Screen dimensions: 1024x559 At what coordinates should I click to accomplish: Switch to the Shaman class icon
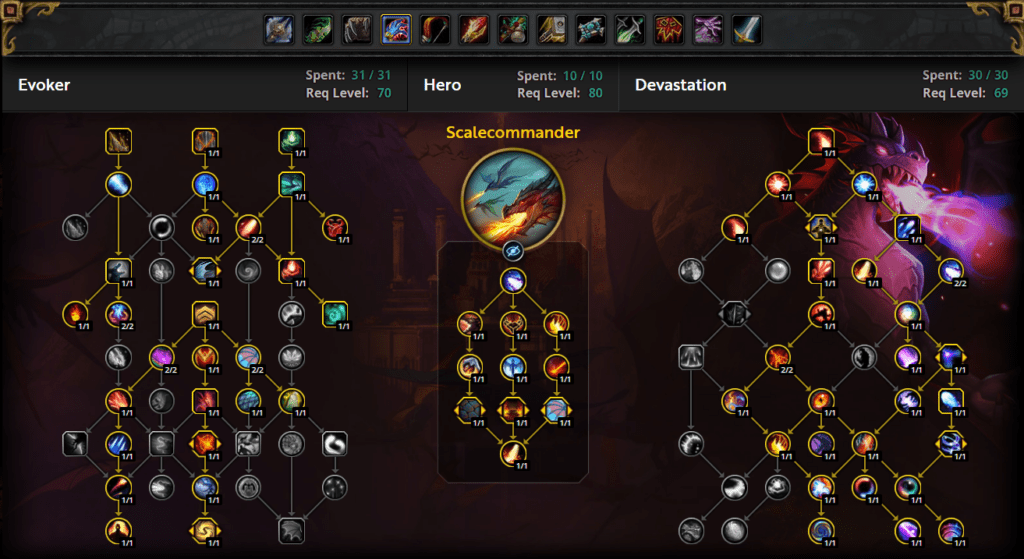[x=669, y=30]
